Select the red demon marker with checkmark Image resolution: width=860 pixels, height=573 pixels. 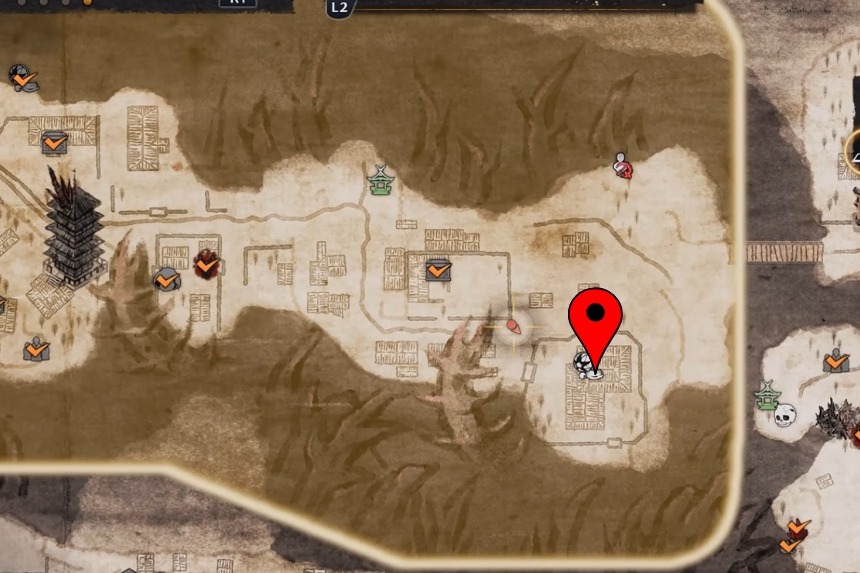tap(206, 264)
